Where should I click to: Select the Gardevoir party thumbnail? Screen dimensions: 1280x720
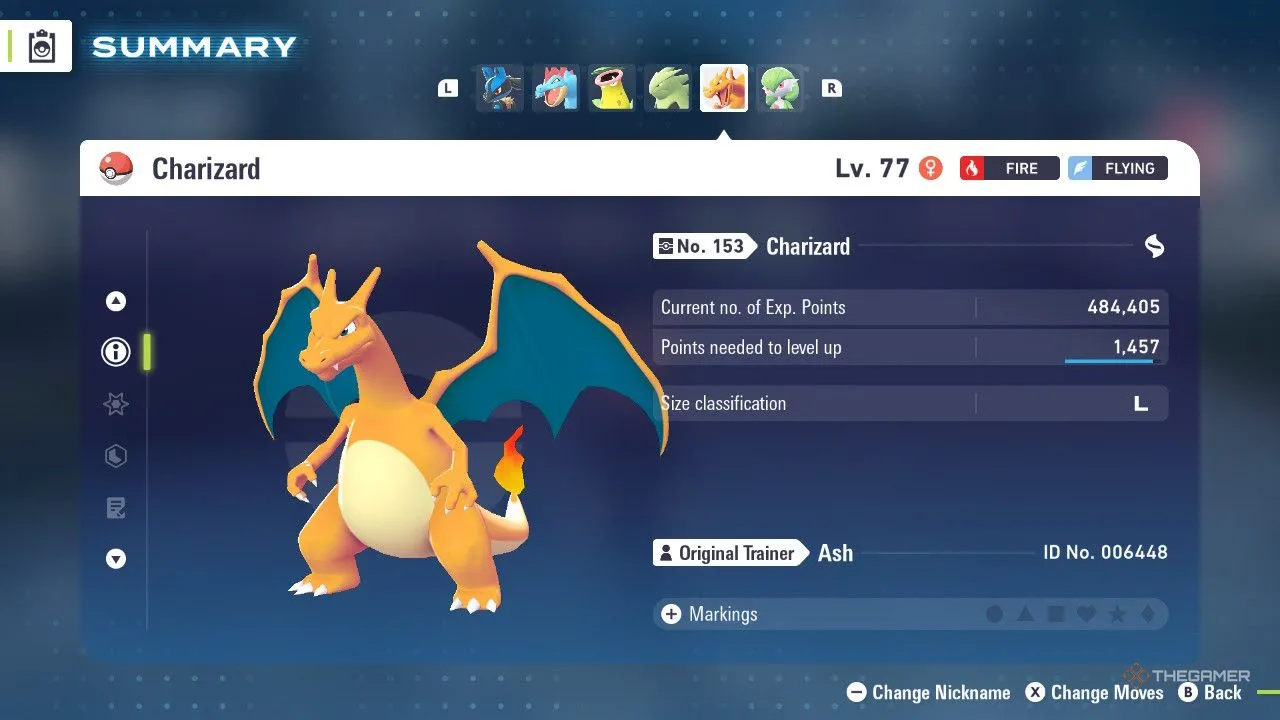(780, 88)
